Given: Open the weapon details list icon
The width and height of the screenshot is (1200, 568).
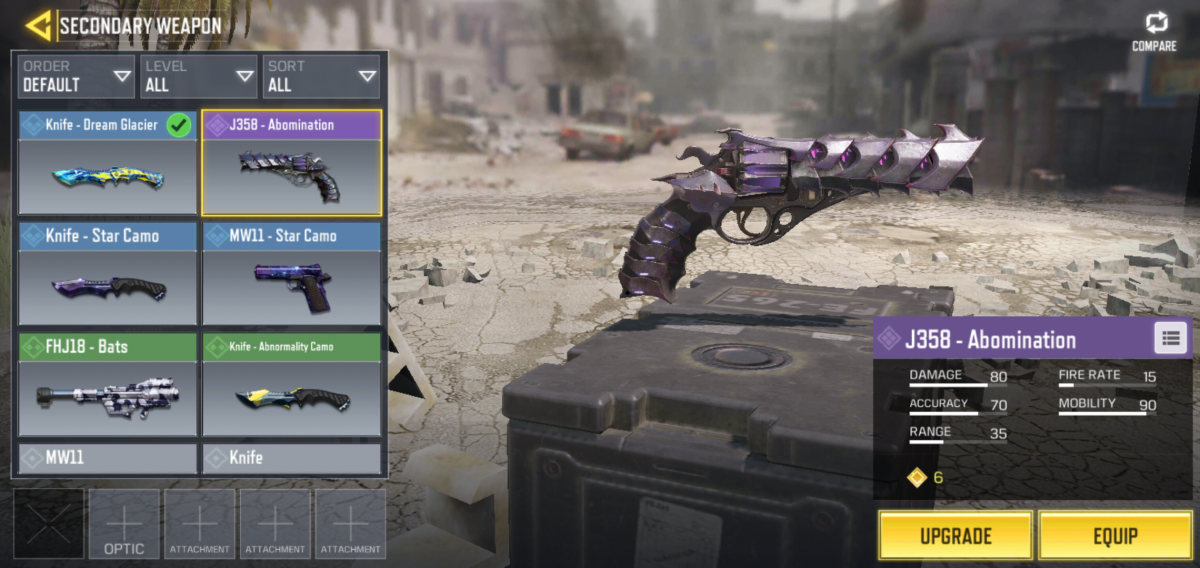Looking at the screenshot, I should click(x=1170, y=338).
